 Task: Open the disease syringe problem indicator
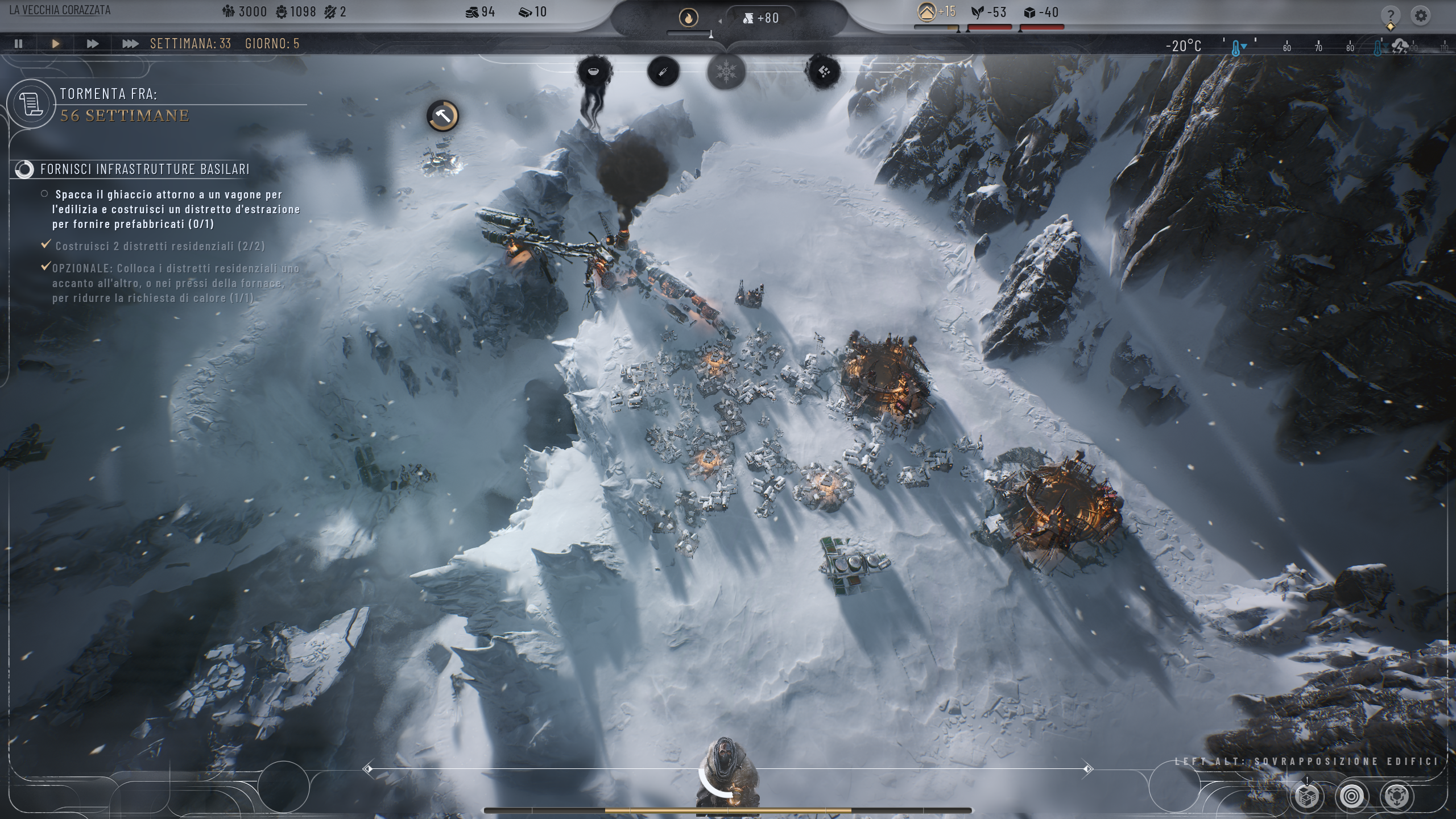click(663, 72)
